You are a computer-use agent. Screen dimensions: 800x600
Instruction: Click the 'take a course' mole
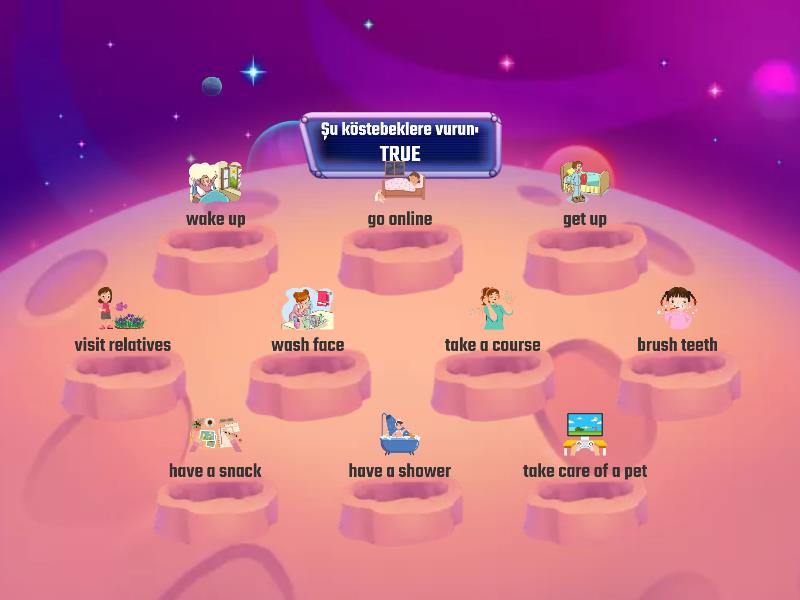point(493,322)
